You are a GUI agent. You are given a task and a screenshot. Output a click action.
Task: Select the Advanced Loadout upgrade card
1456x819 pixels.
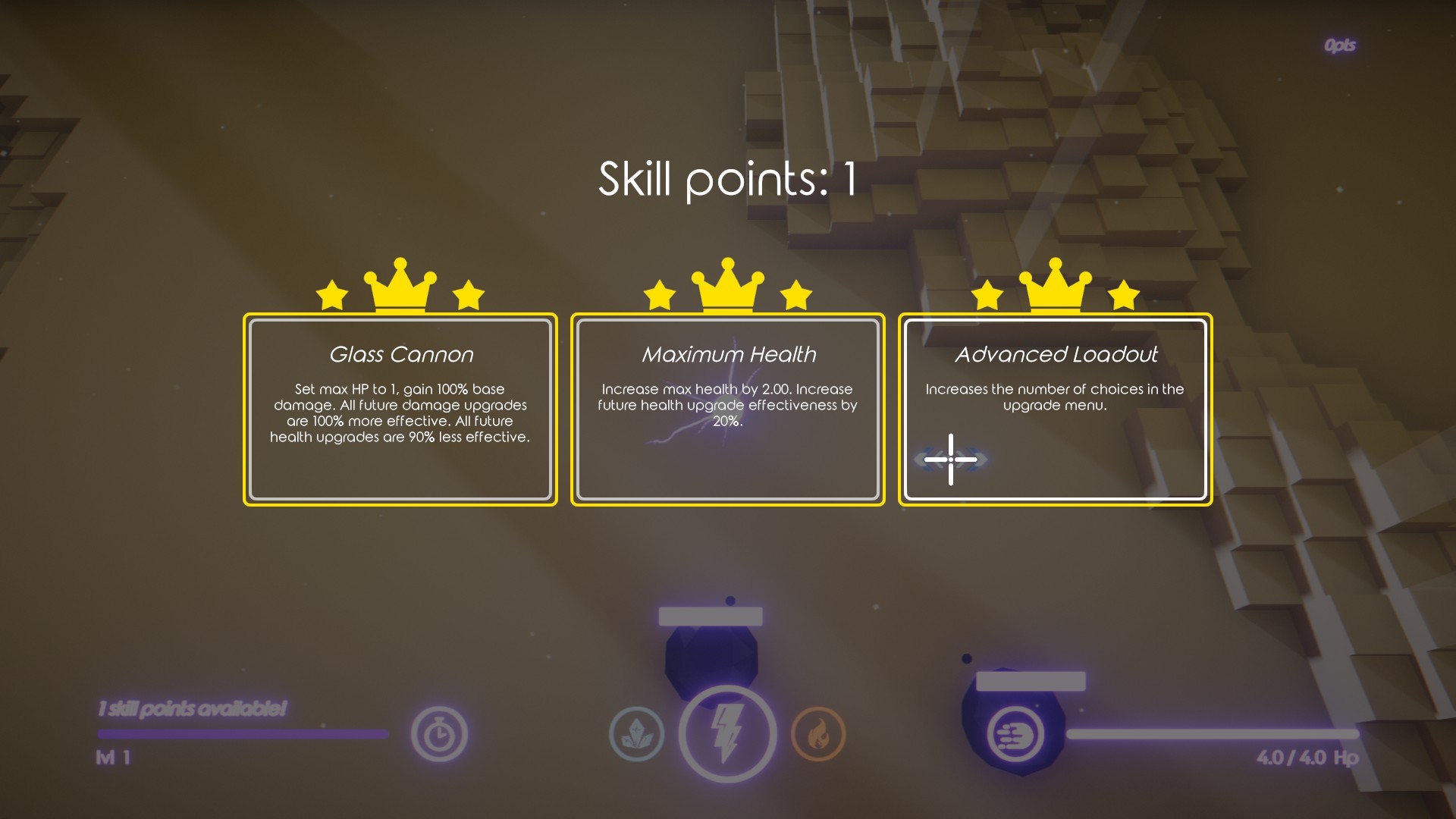[x=1056, y=409]
